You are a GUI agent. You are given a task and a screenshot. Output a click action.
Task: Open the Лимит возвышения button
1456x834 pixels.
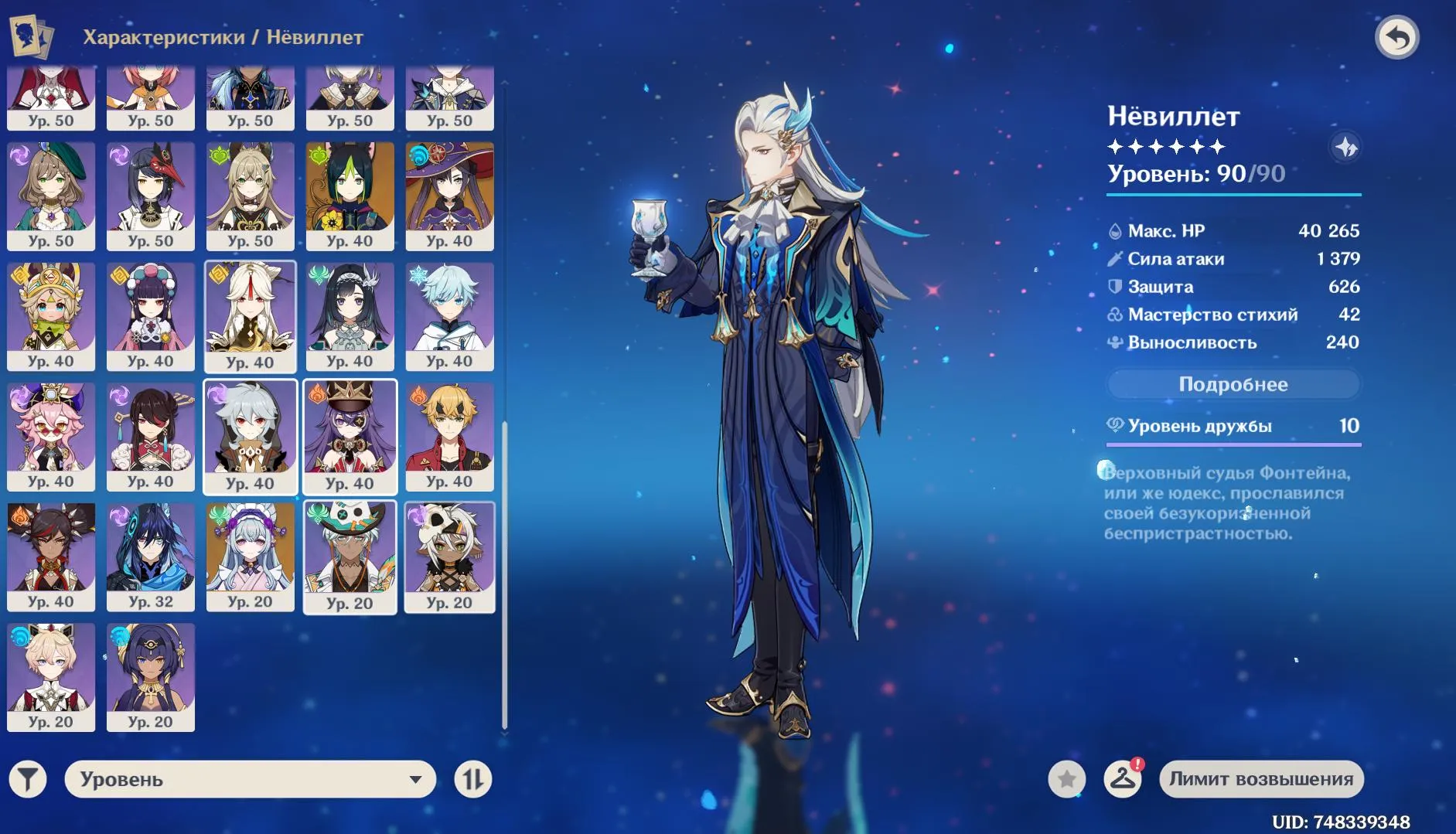[1263, 779]
